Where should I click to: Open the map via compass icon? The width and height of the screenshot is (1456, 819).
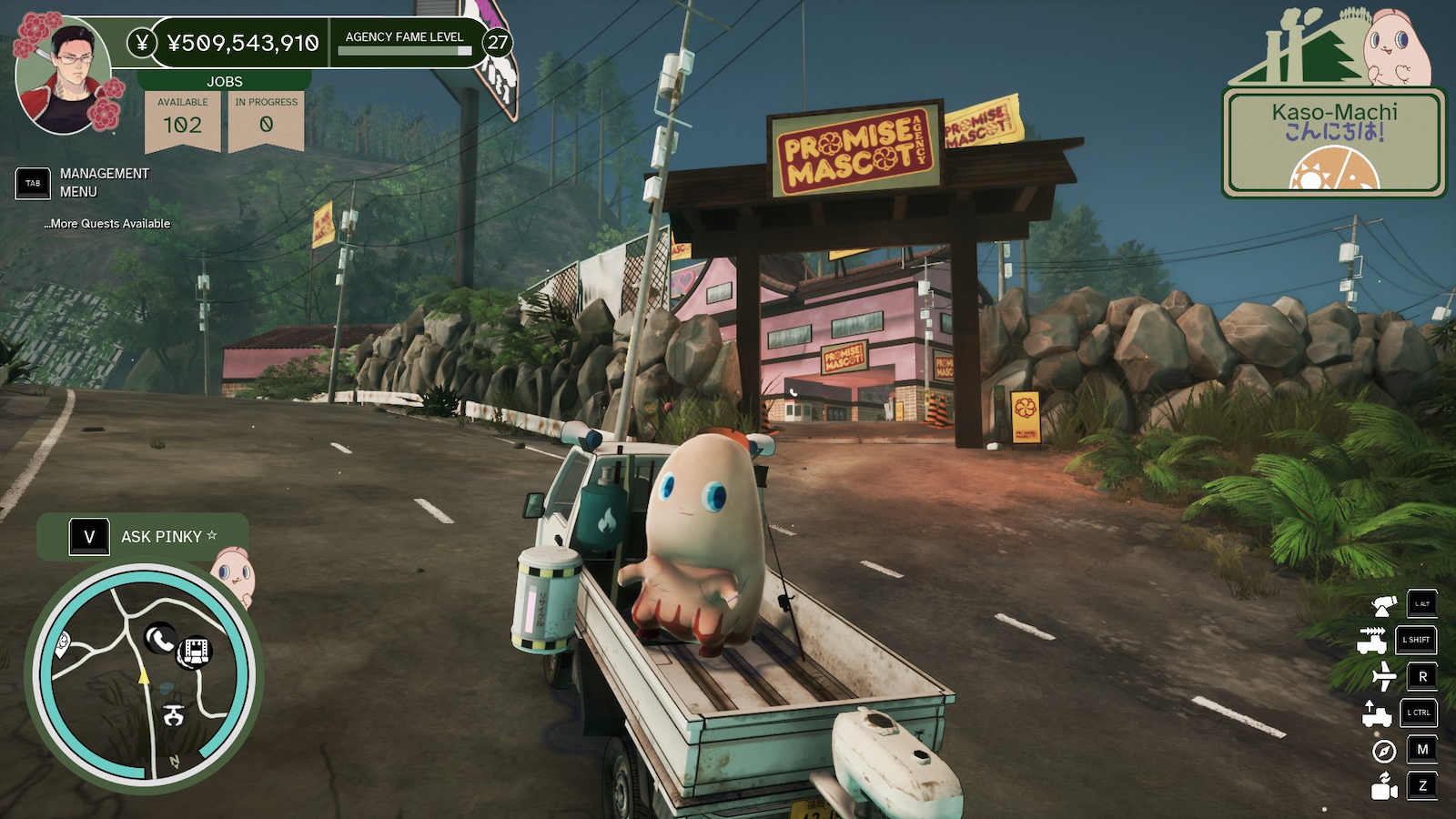[1383, 750]
